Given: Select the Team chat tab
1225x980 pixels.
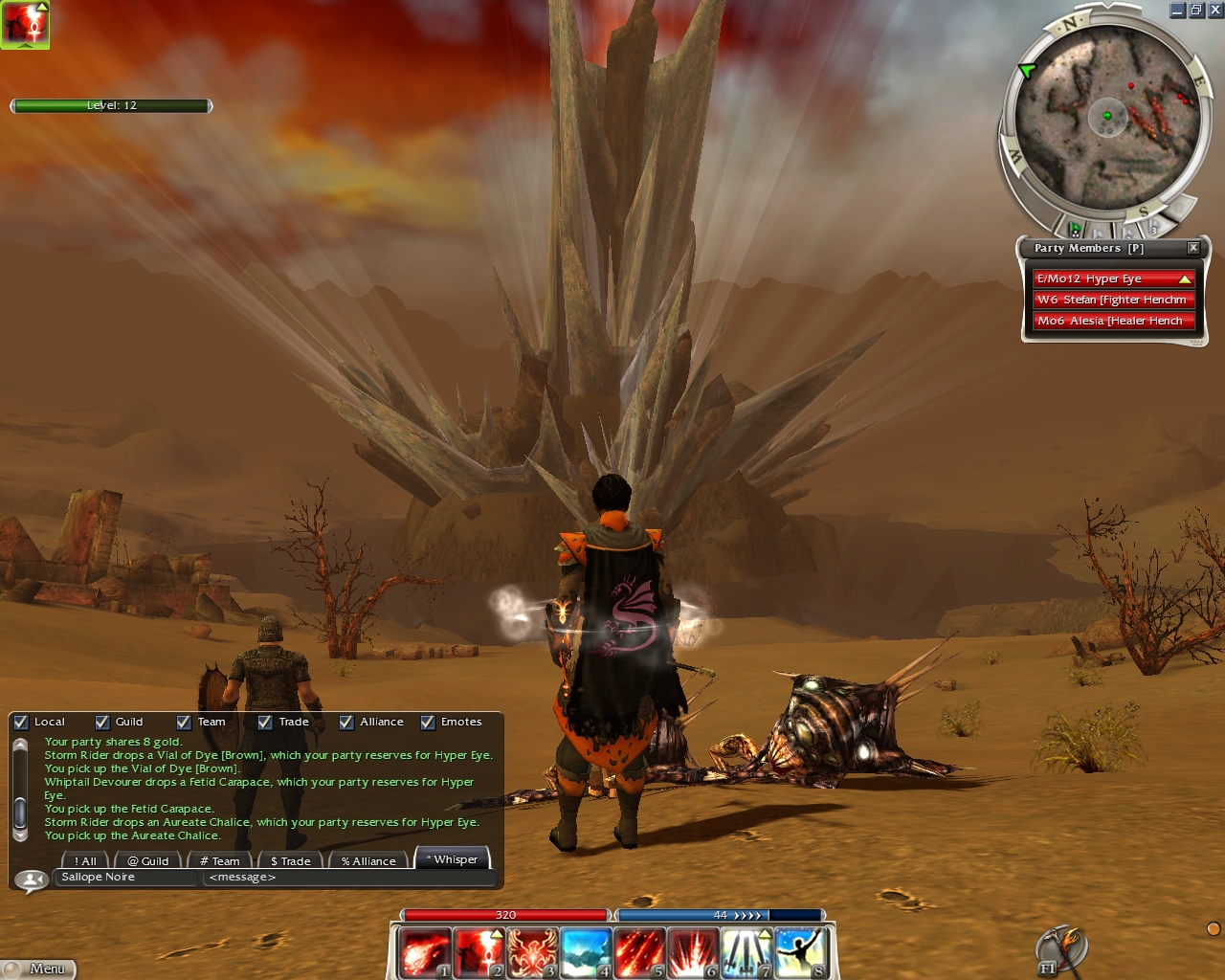Looking at the screenshot, I should (x=220, y=861).
